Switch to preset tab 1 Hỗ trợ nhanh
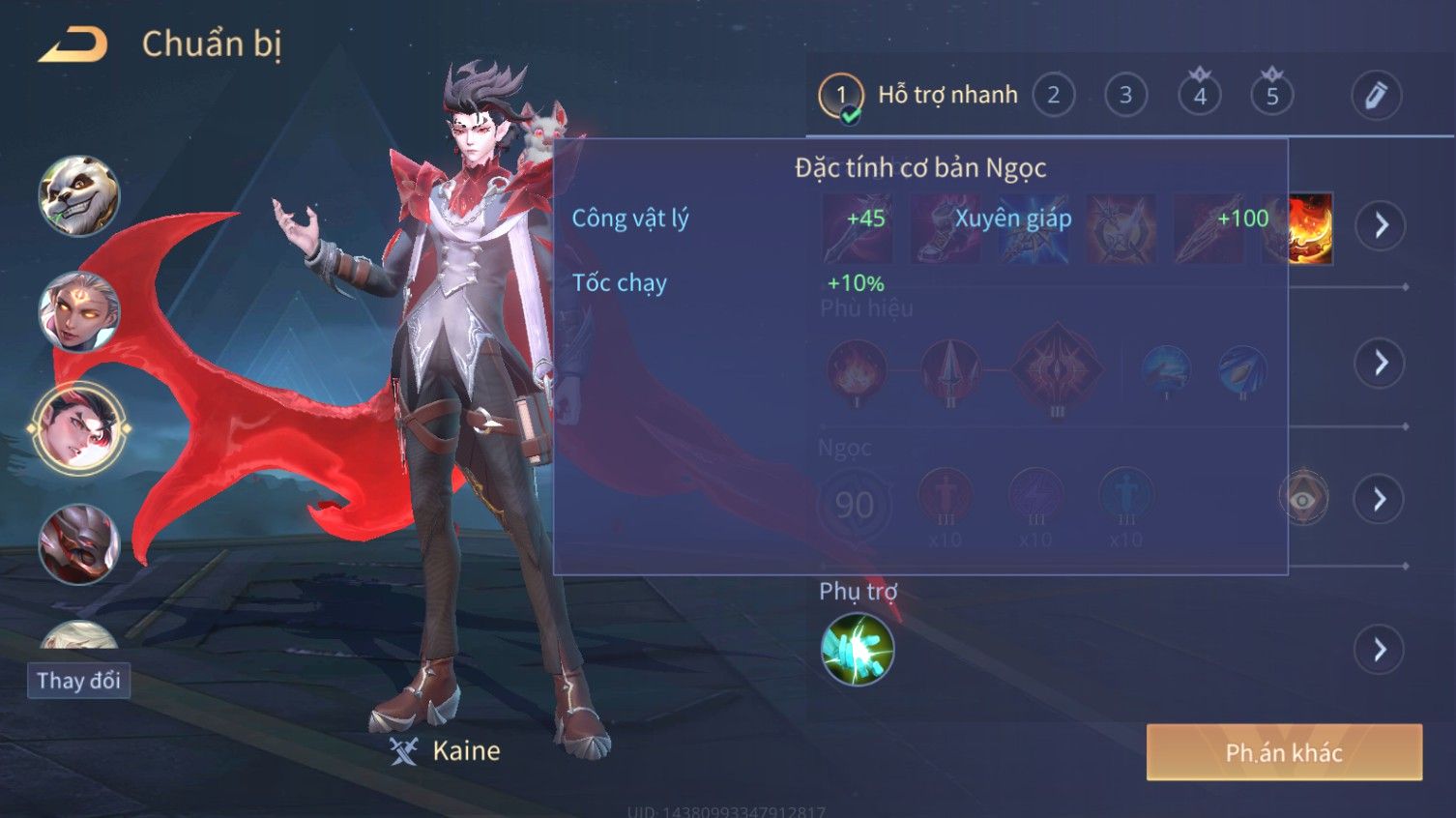Screen dimensions: 1456x818 (x=918, y=96)
